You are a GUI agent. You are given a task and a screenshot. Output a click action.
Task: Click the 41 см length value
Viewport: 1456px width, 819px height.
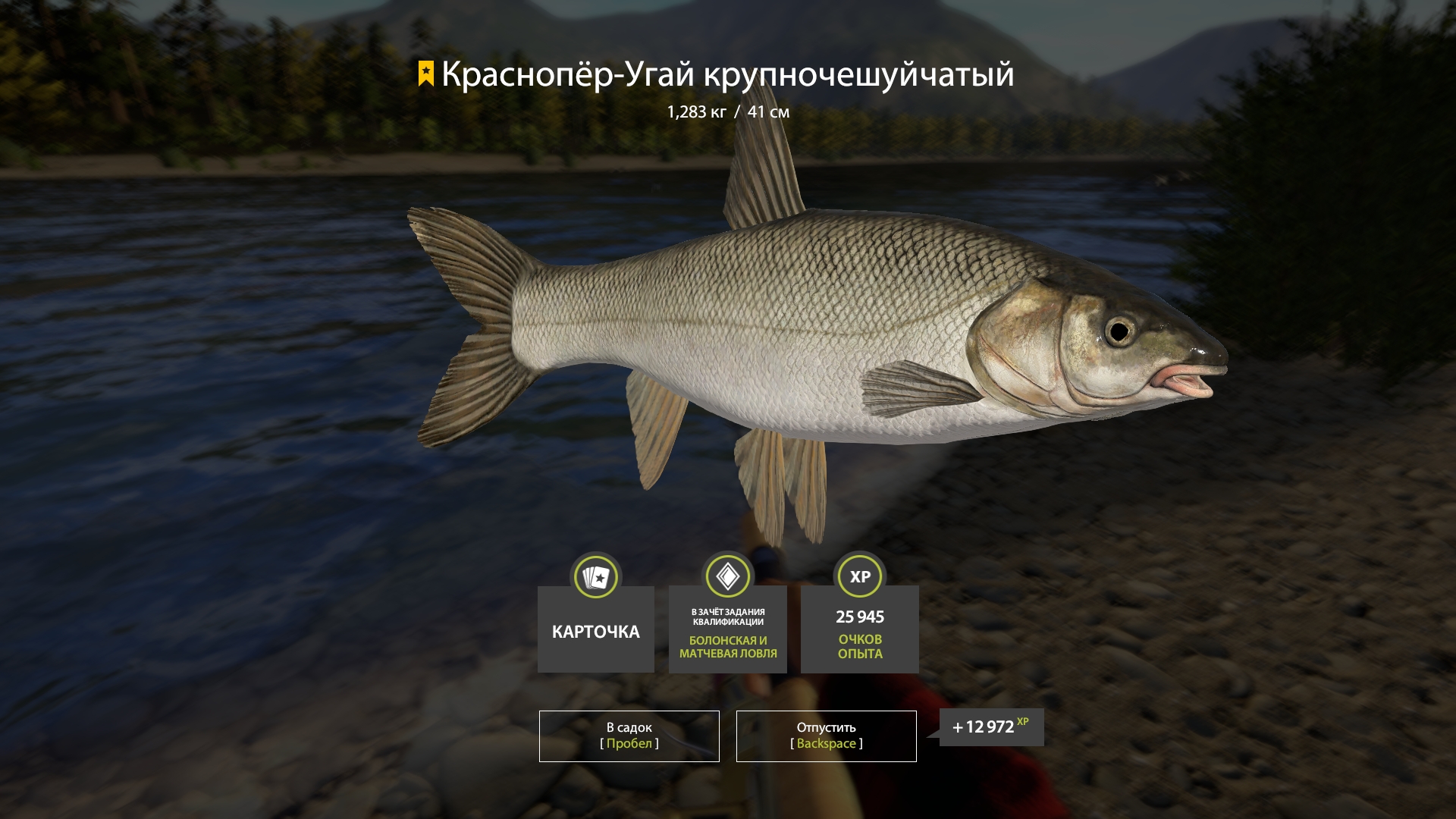pos(767,111)
